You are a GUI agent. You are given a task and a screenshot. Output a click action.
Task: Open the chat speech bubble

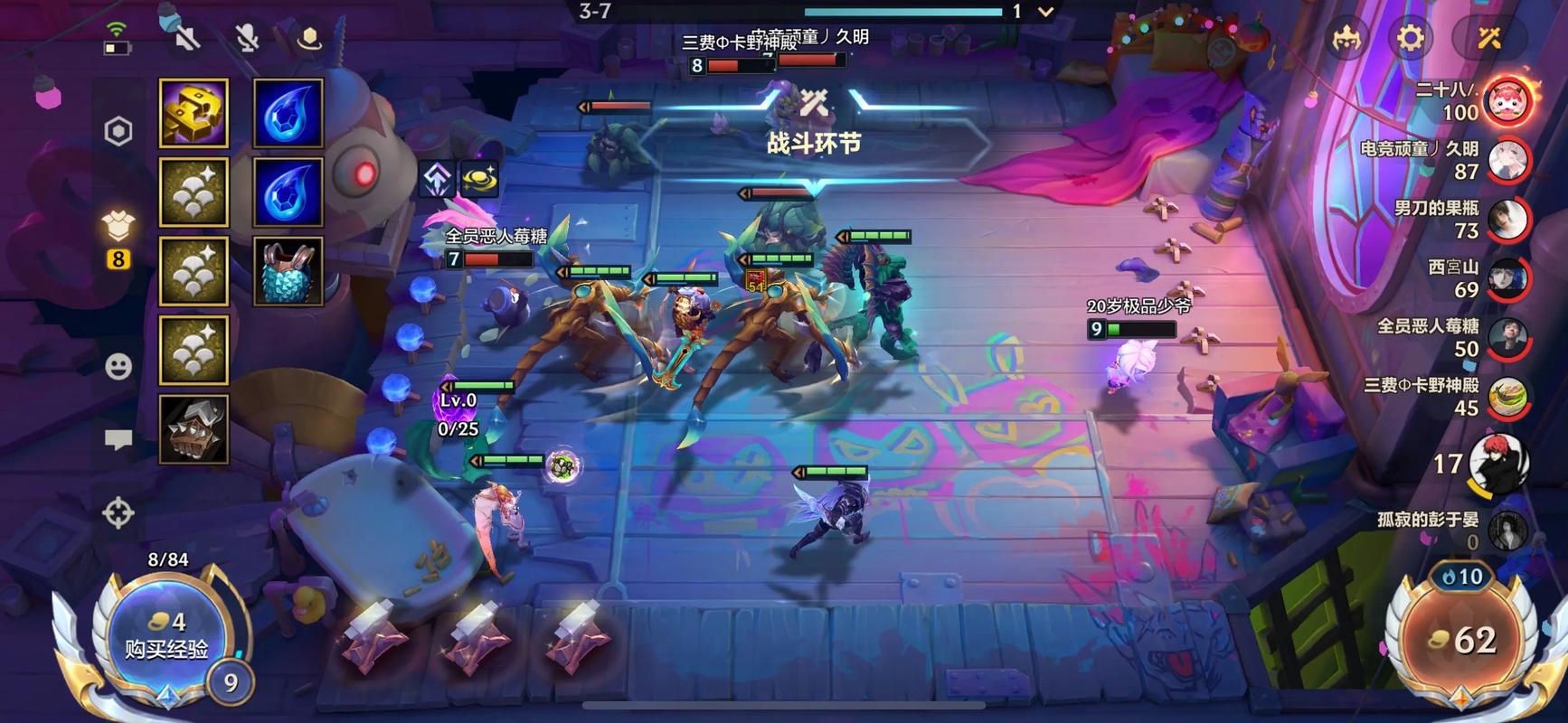118,440
